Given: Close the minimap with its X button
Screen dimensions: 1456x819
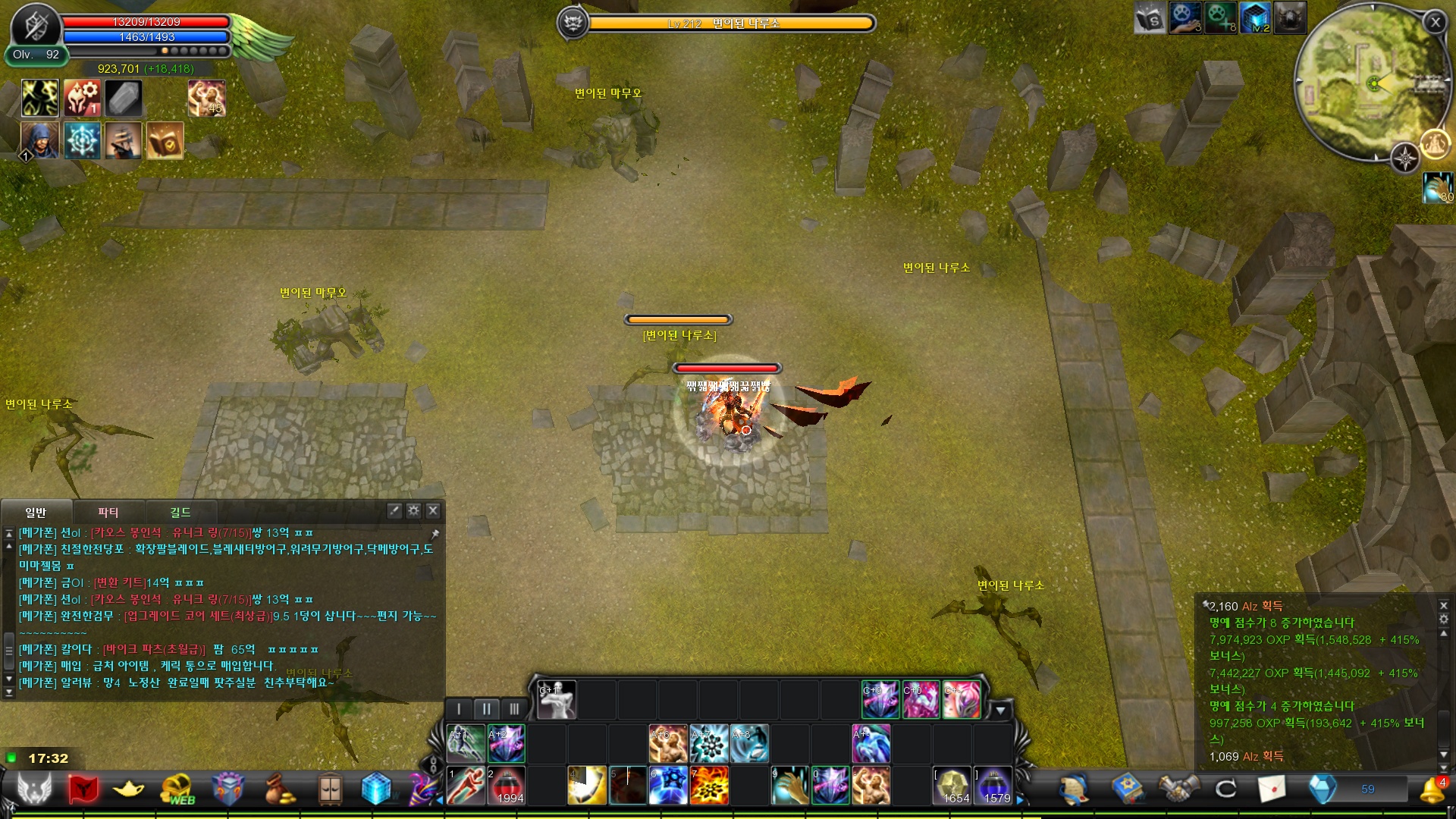Looking at the screenshot, I should click(x=1435, y=23).
